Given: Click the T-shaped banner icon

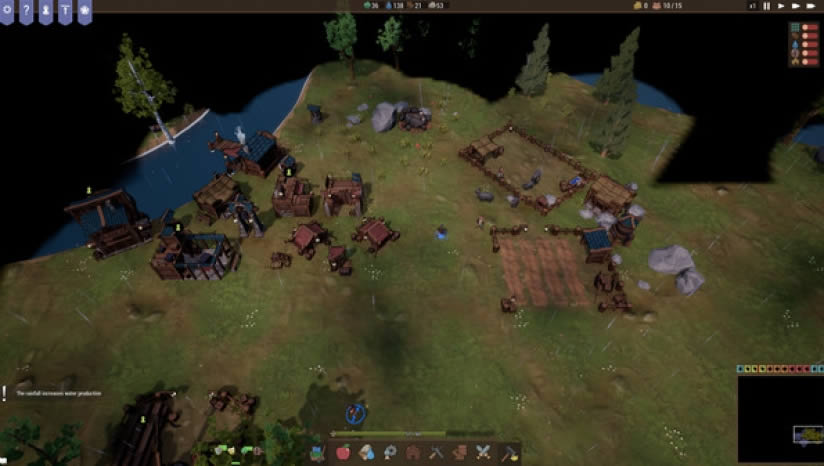Looking at the screenshot, I should (x=65, y=9).
